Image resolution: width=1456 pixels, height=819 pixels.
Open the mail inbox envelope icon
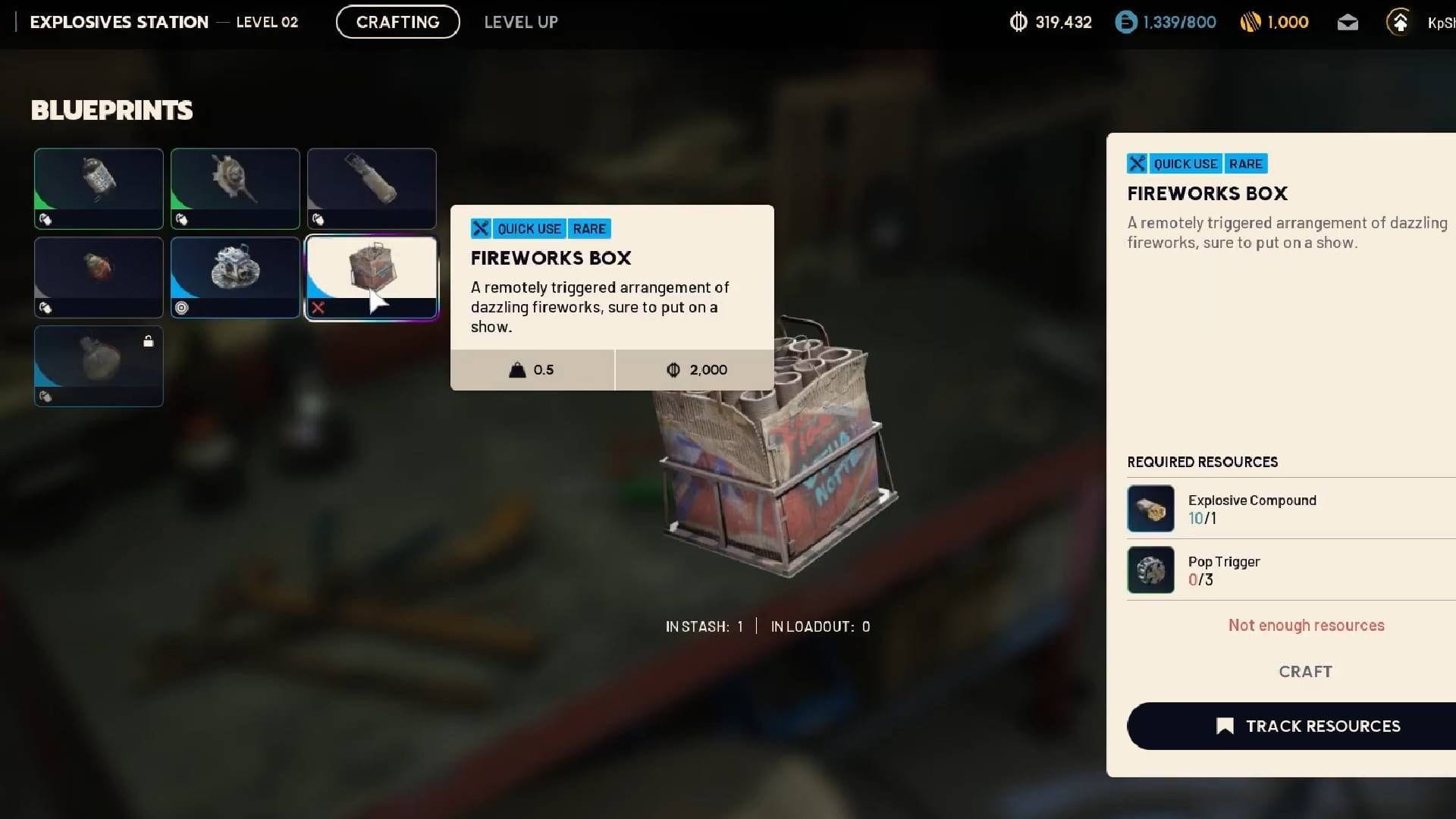point(1348,23)
